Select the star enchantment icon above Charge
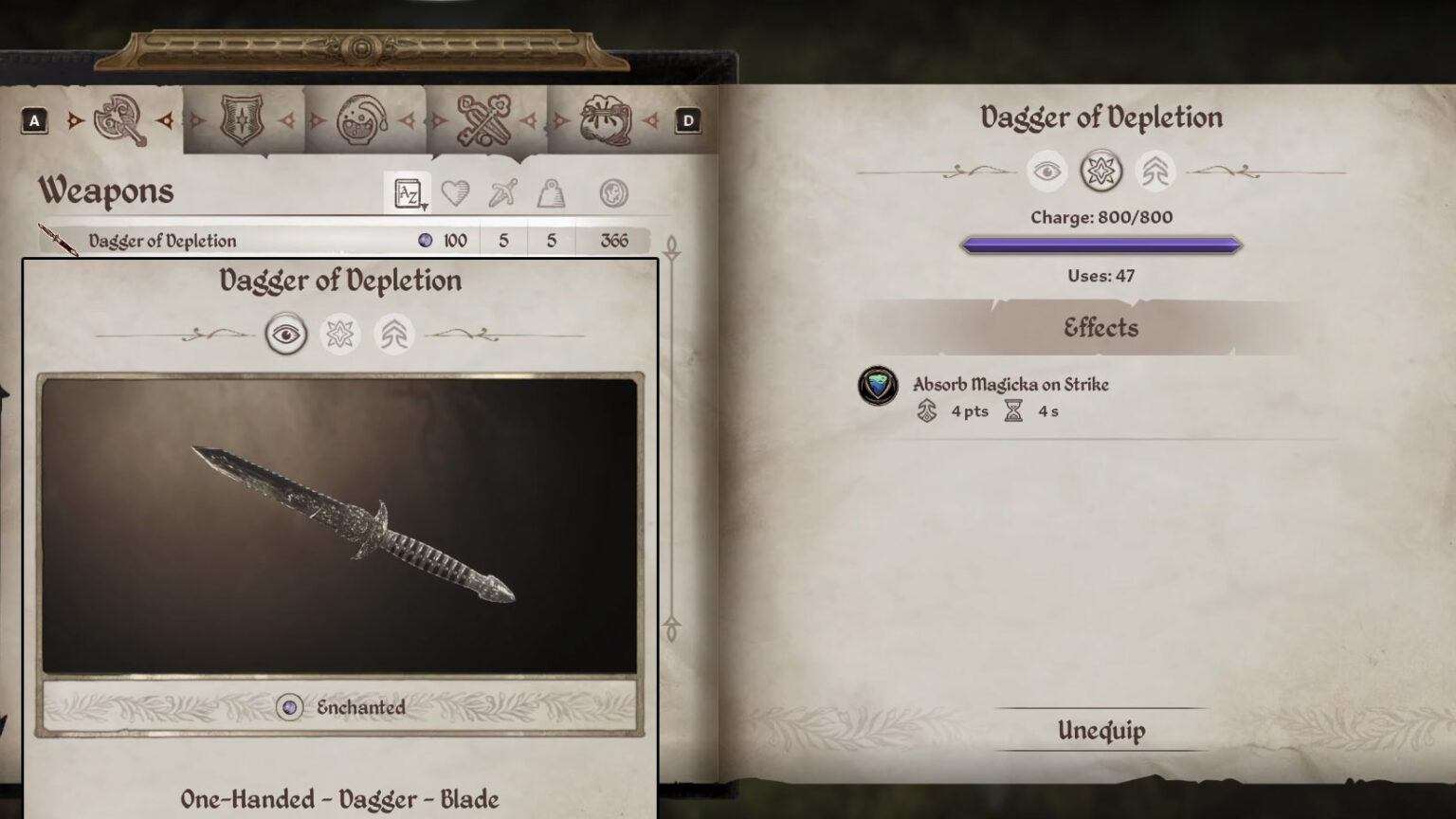This screenshot has width=1456, height=819. click(1102, 172)
